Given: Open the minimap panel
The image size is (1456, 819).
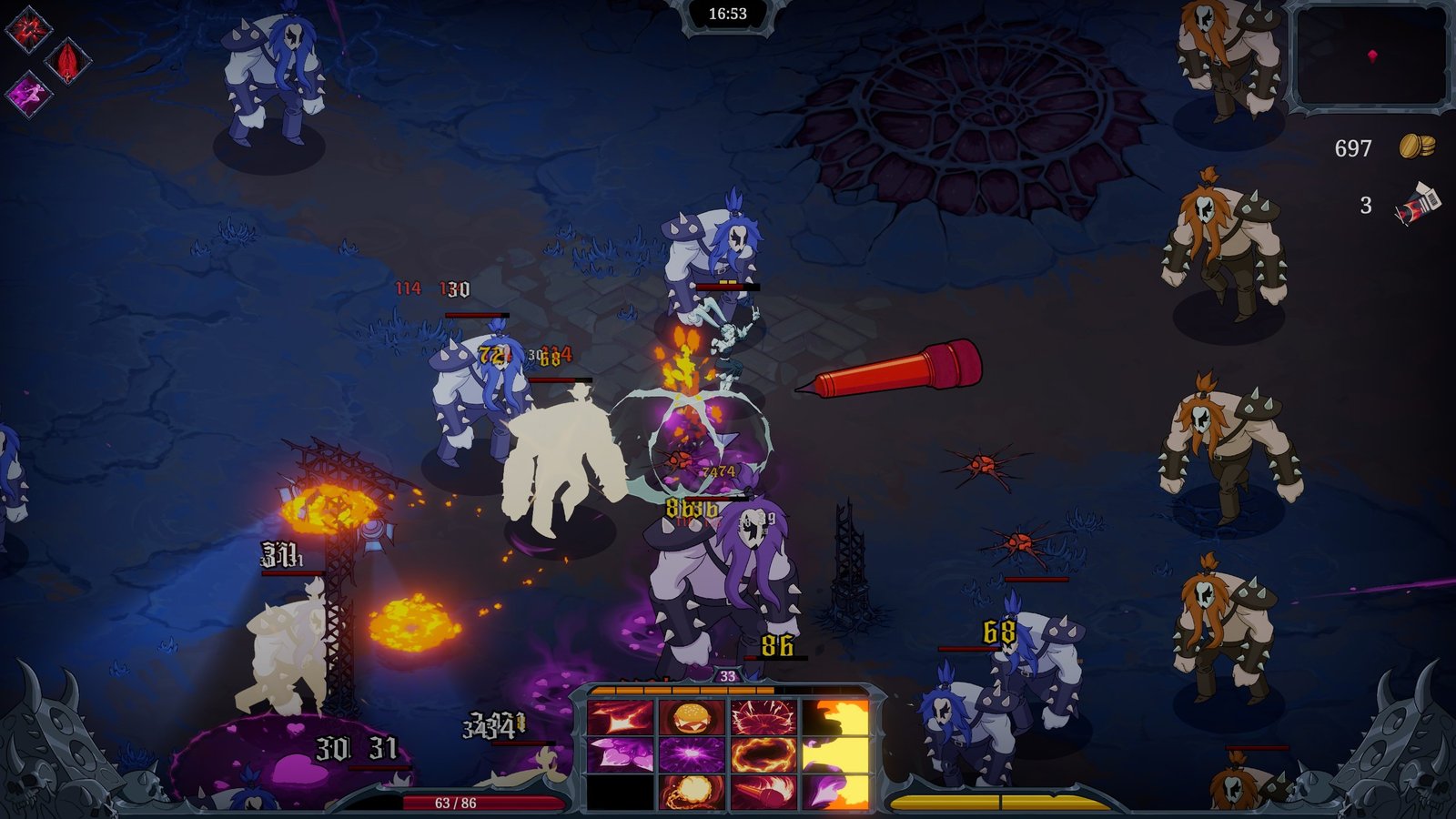Looking at the screenshot, I should pyautogui.click(x=1370, y=56).
